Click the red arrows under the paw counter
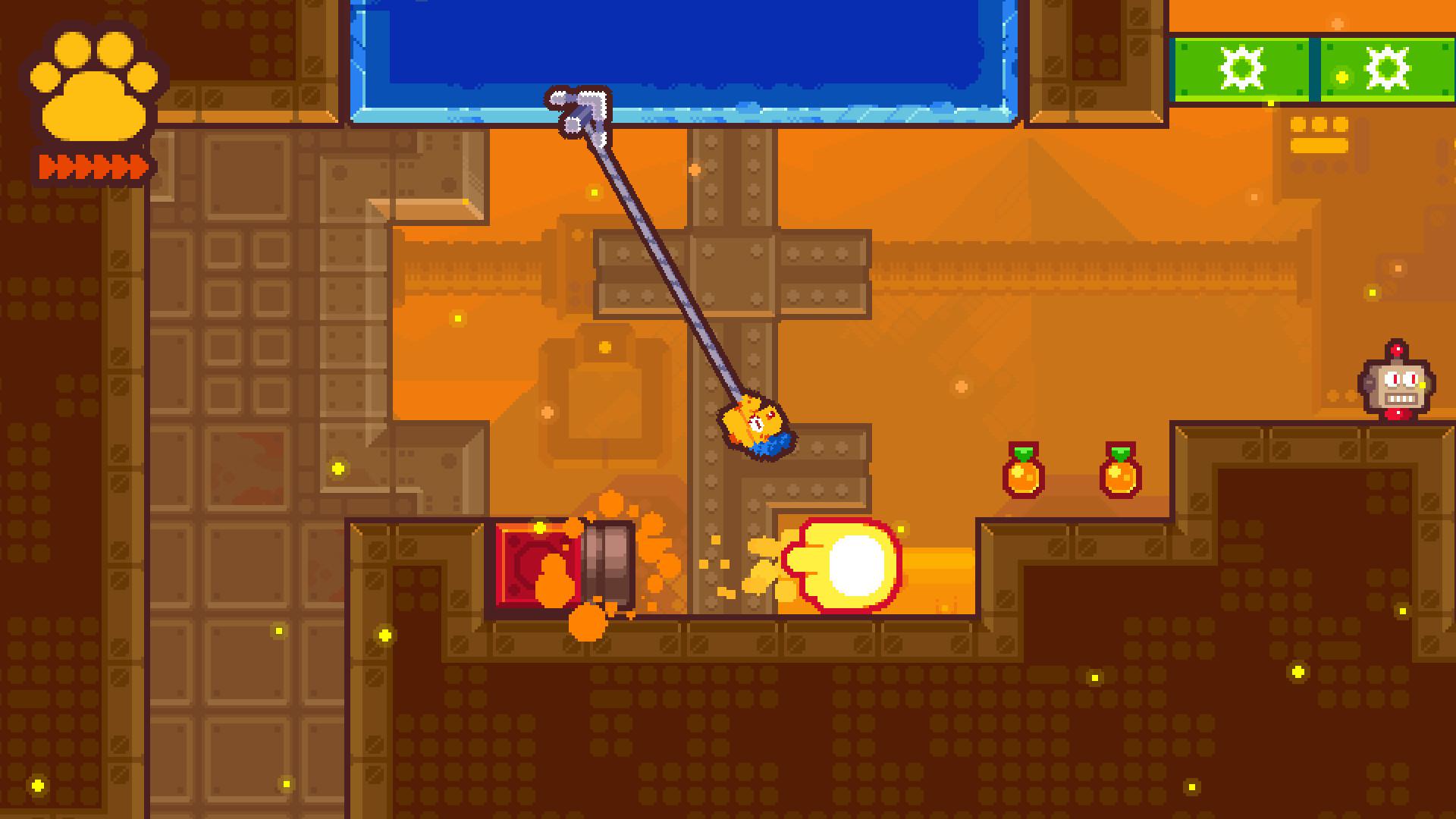1456x819 pixels. (x=91, y=162)
